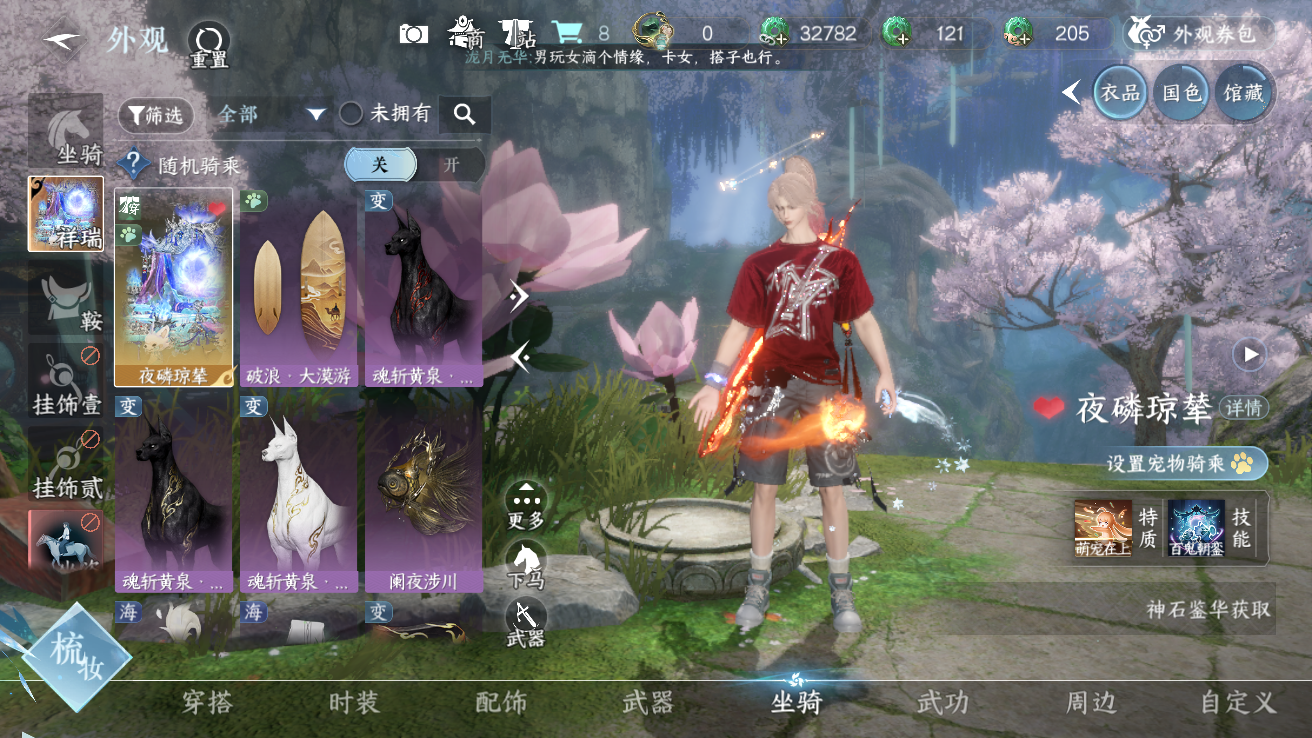Screen dimensions: 1312x738
Task: Switch to the 自定义 tab
Action: click(x=1238, y=703)
